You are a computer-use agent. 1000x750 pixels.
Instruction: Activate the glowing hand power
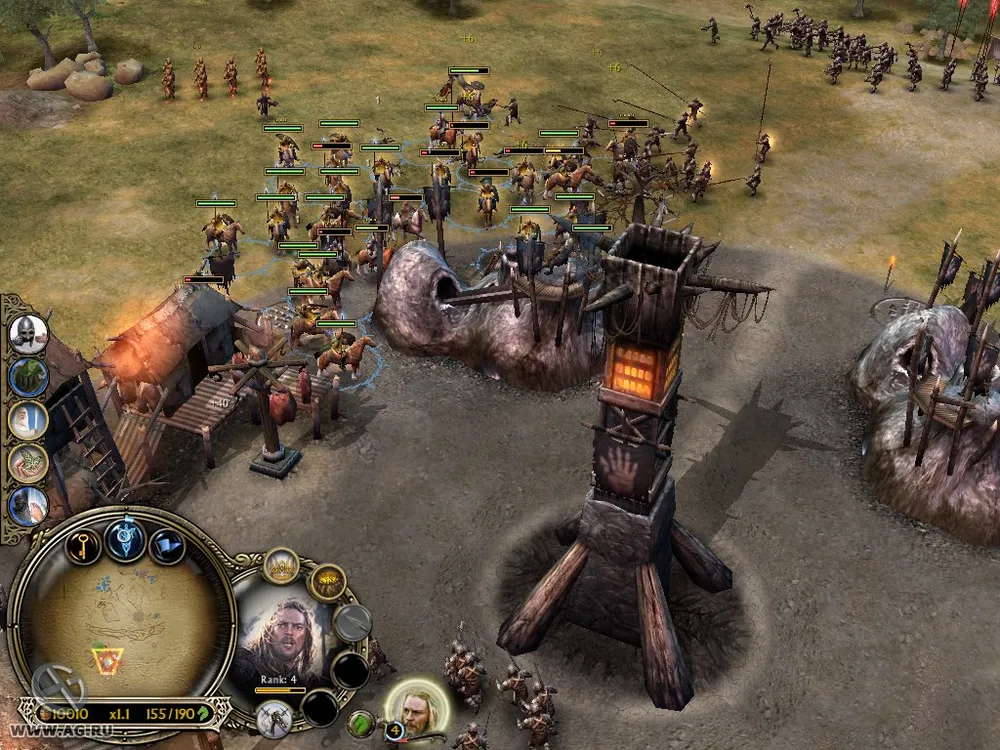[29, 506]
